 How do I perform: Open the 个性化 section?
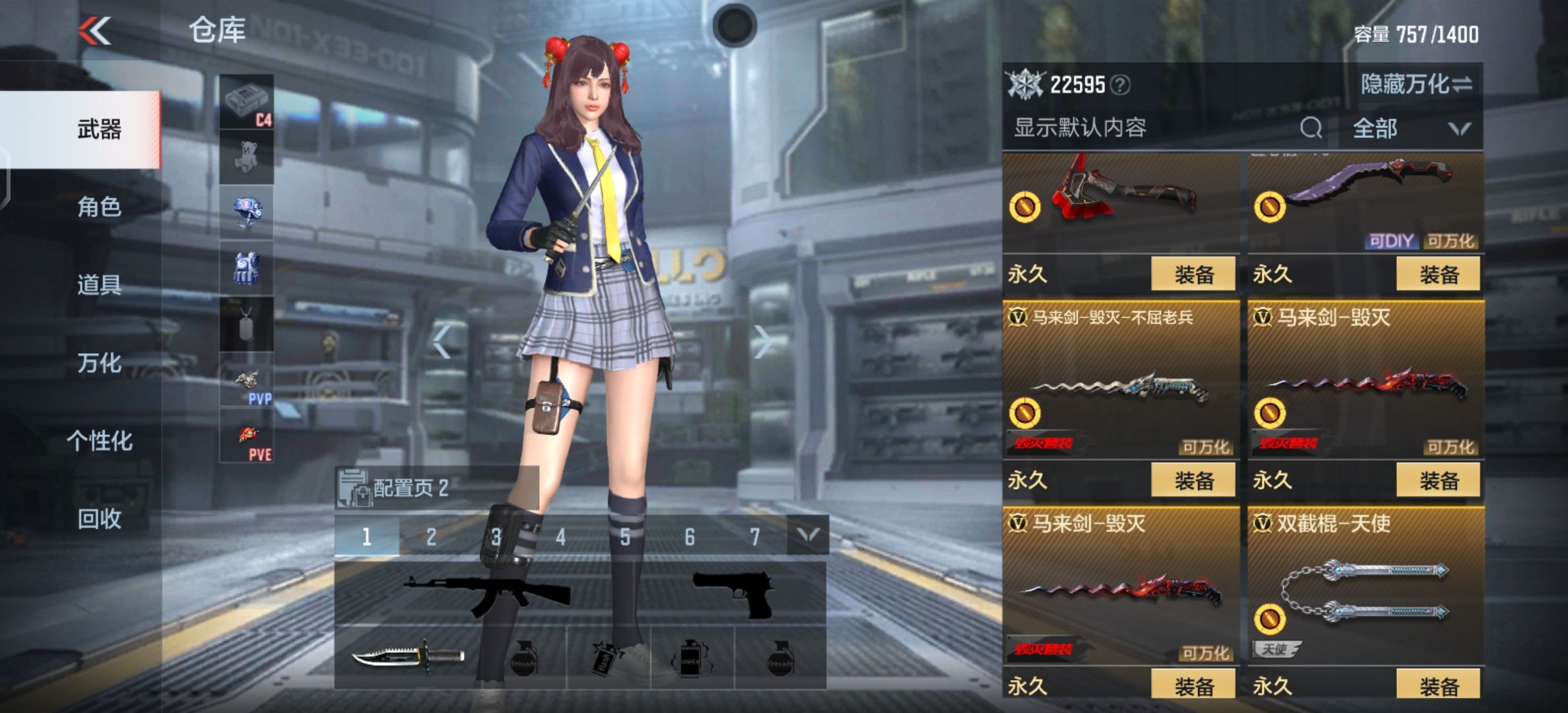pyautogui.click(x=99, y=441)
